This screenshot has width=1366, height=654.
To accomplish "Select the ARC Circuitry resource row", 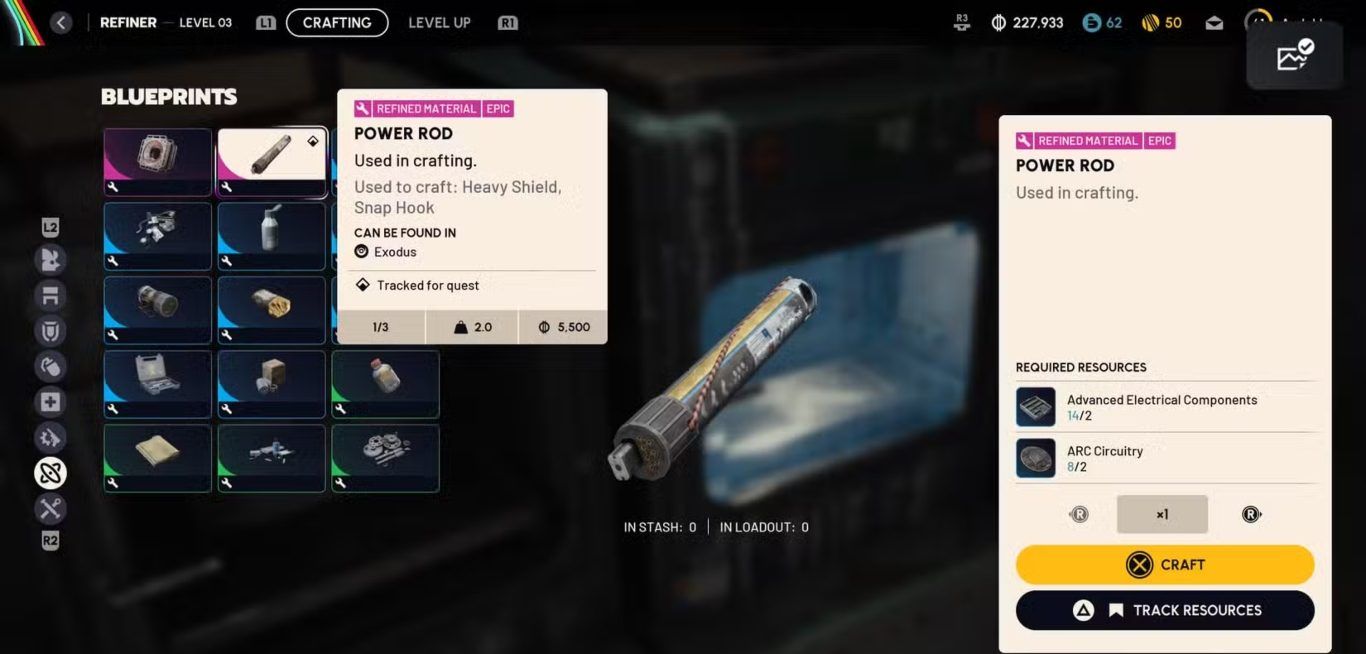I will click(1165, 458).
